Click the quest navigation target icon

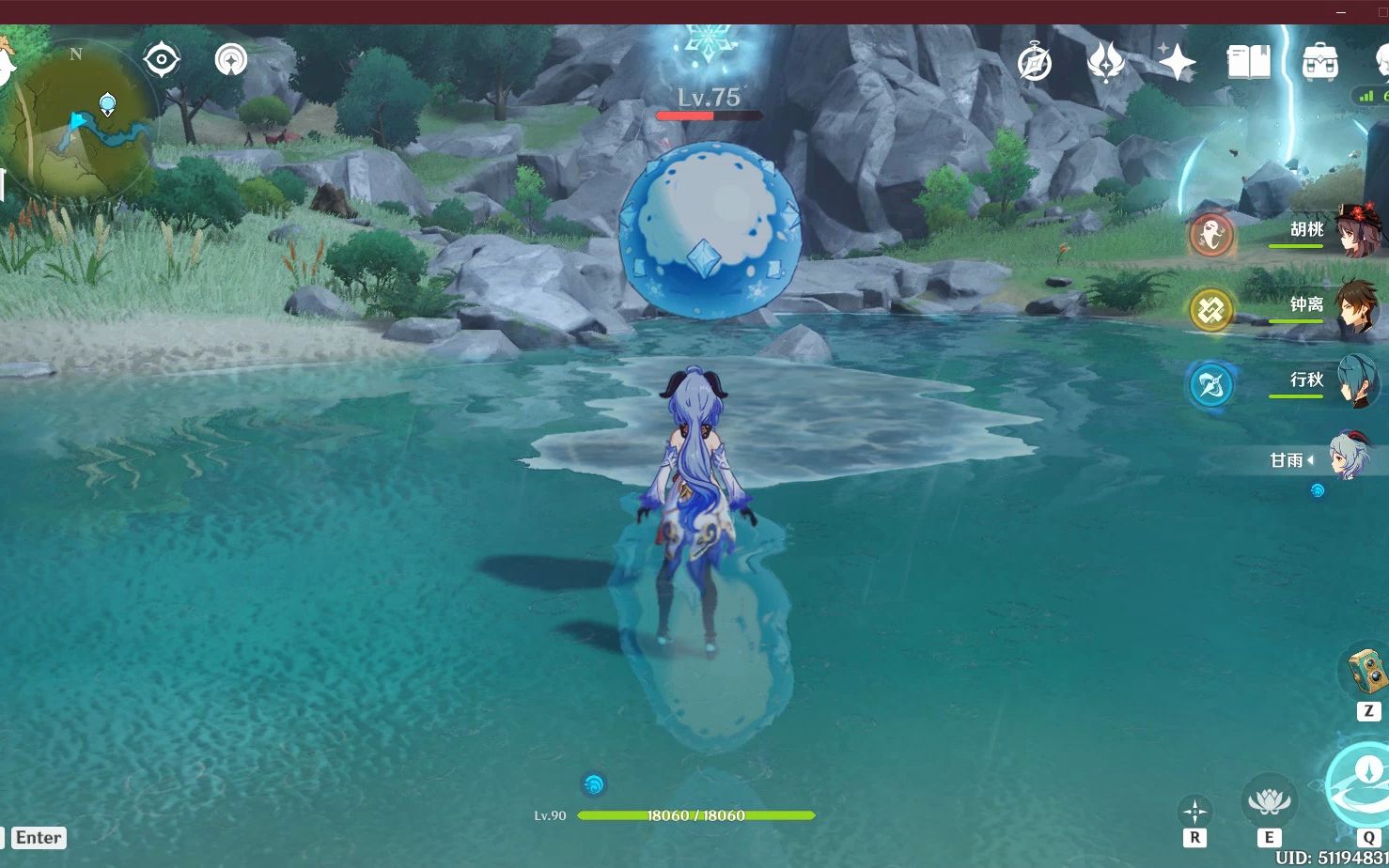[162, 60]
